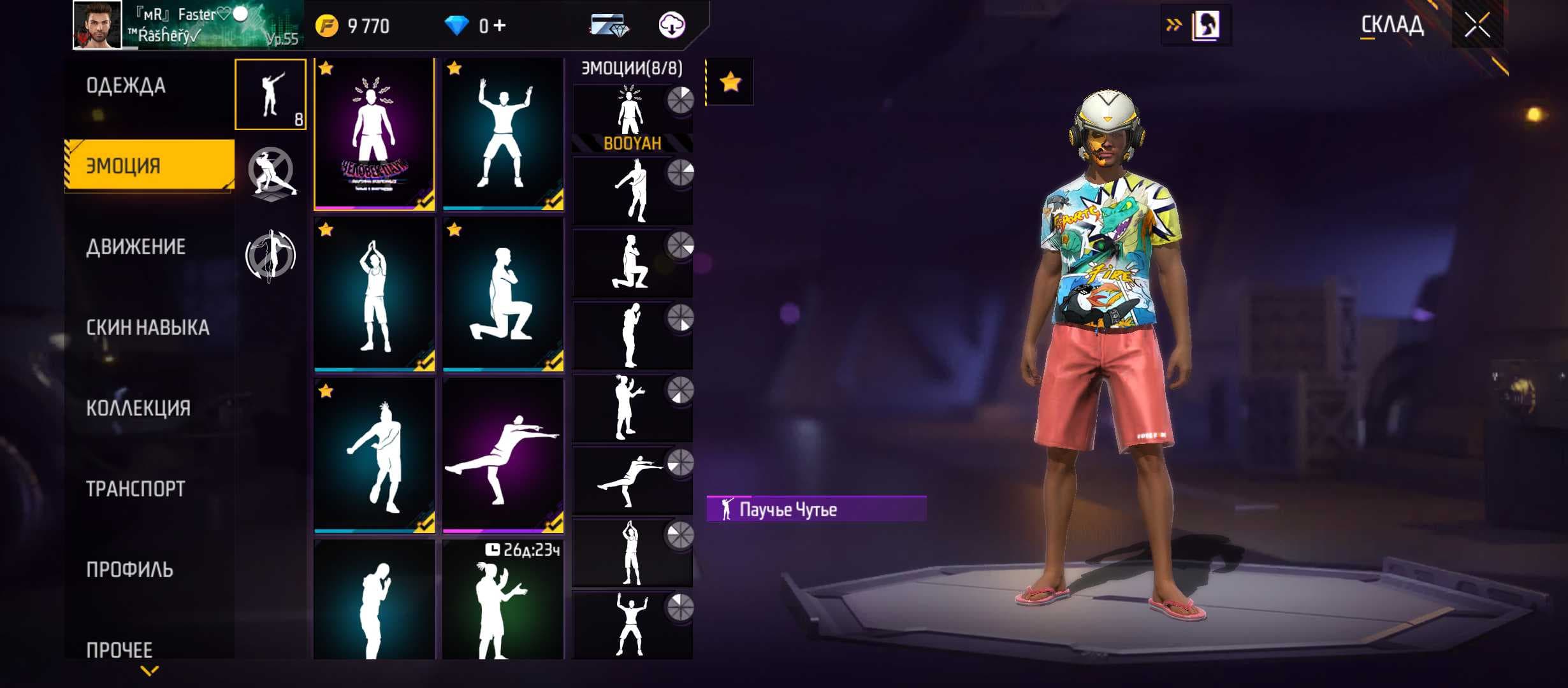The height and width of the screenshot is (688, 1568).
Task: Close the СКЛАД screen with the X
Action: 1476,26
